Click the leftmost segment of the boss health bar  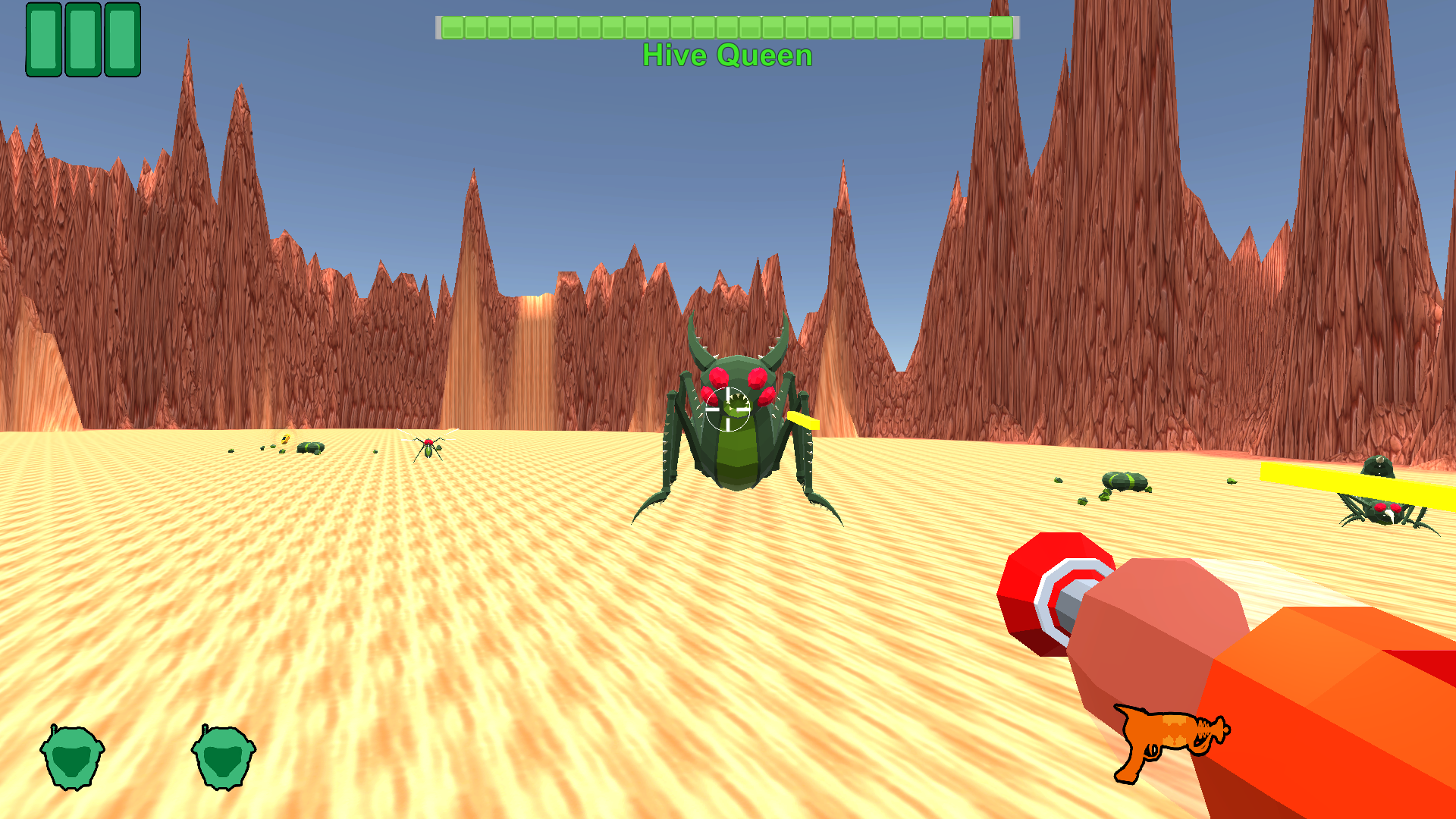point(455,30)
